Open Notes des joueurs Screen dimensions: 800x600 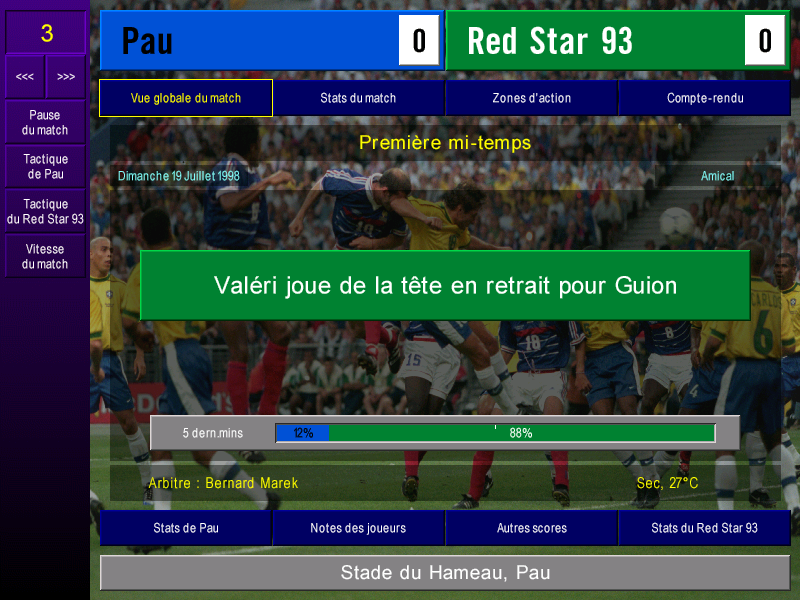[358, 528]
